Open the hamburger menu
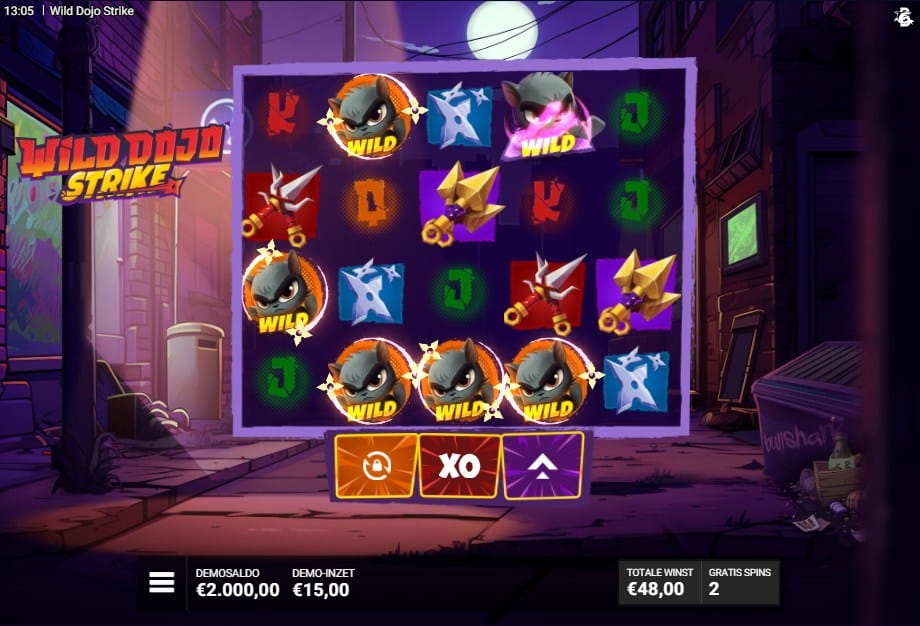Image resolution: width=920 pixels, height=626 pixels. (x=162, y=583)
